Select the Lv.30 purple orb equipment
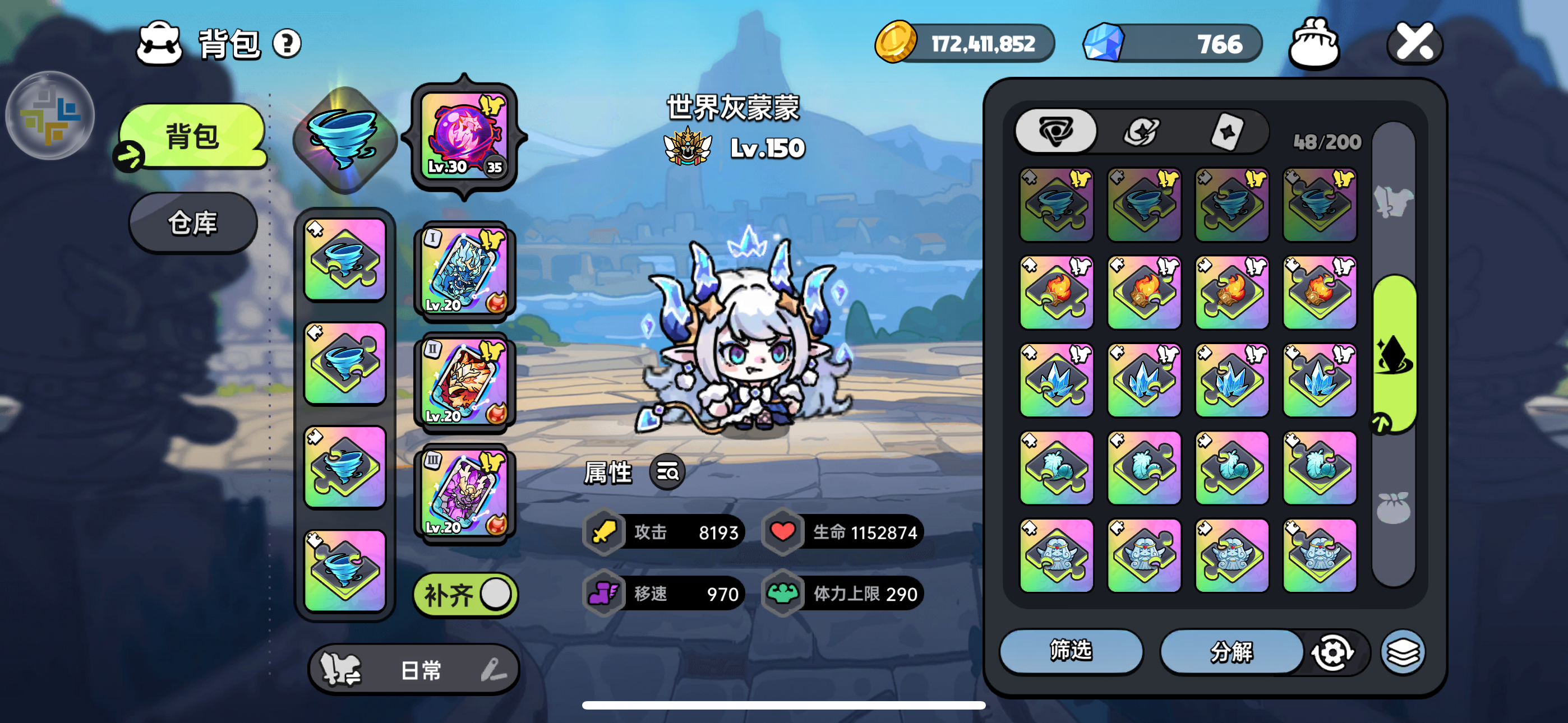This screenshot has width=1568, height=723. point(464,136)
